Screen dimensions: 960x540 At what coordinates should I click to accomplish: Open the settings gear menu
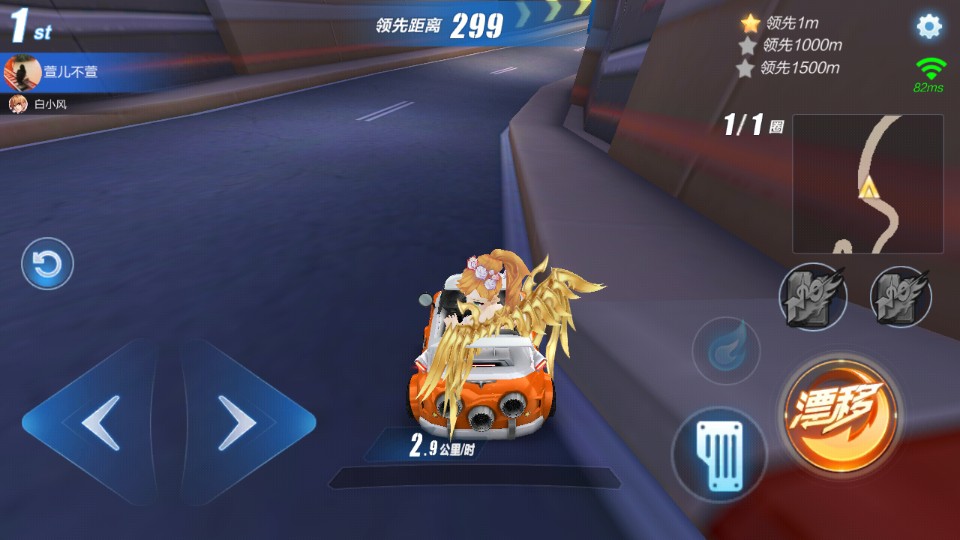pos(929,27)
